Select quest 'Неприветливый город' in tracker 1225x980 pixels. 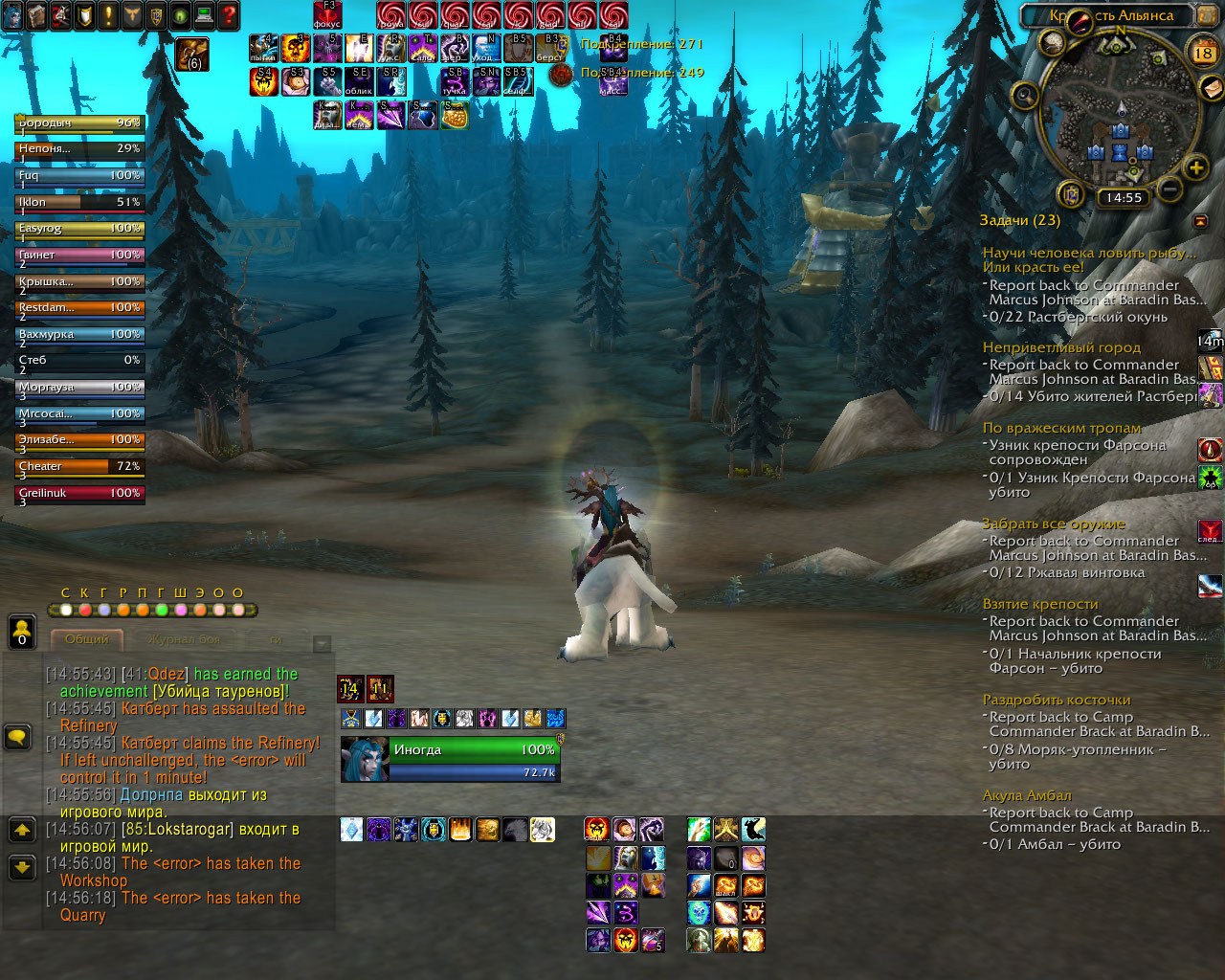click(1061, 347)
